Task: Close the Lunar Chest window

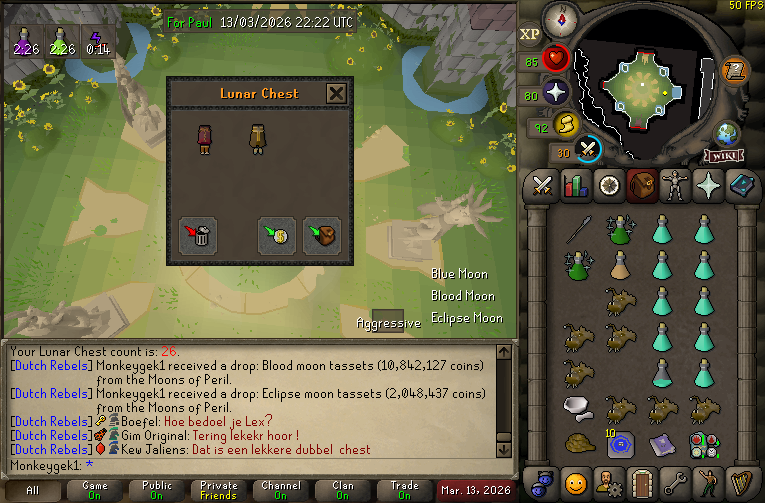Action: coord(337,94)
